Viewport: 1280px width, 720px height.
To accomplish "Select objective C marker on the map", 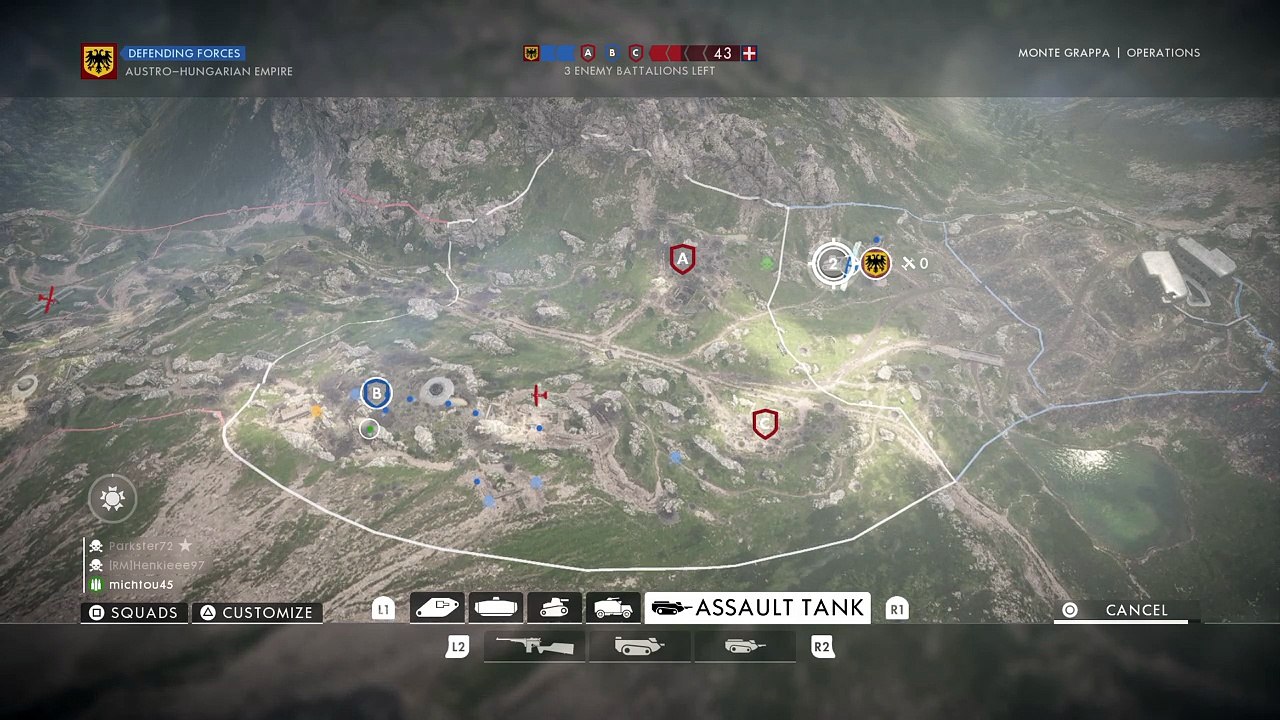I will coord(765,424).
